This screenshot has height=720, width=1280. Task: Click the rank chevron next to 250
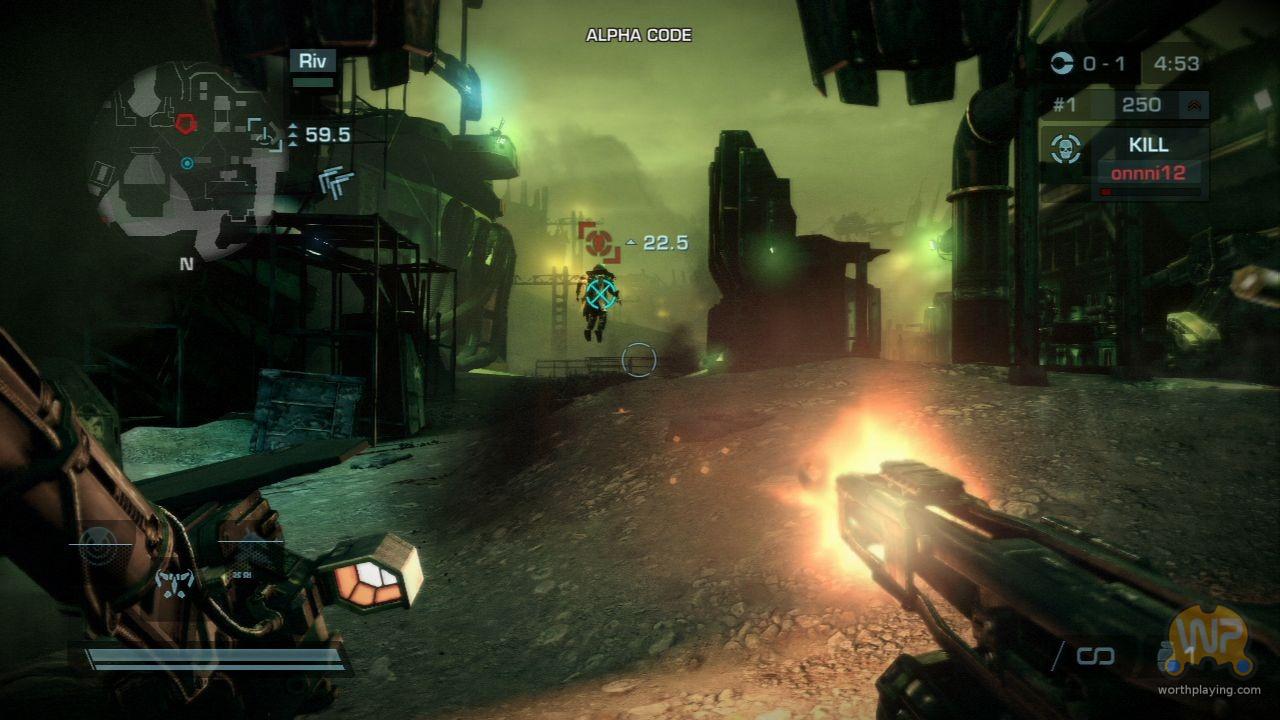click(1191, 105)
